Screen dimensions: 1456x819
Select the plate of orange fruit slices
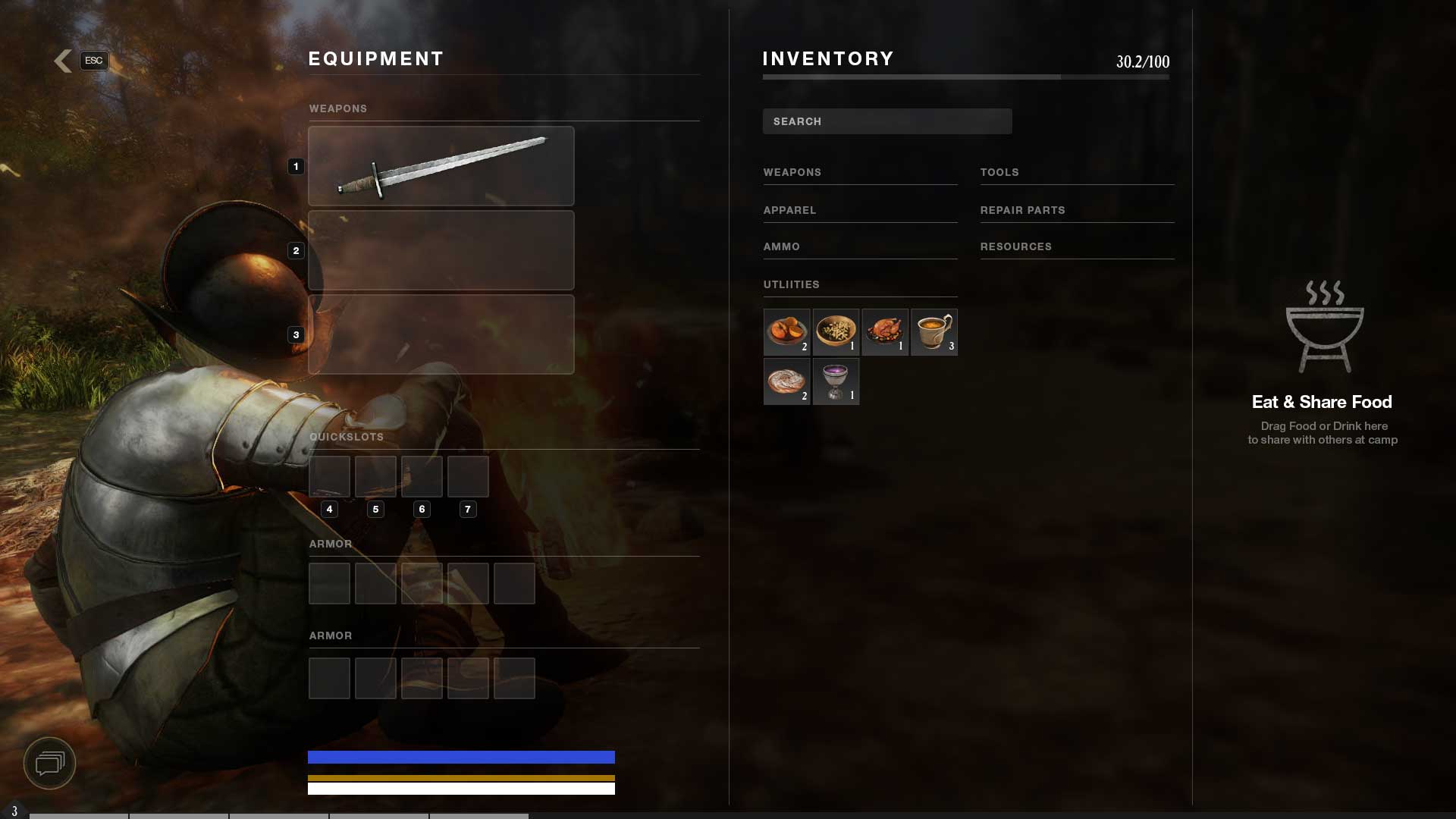pyautogui.click(x=786, y=332)
